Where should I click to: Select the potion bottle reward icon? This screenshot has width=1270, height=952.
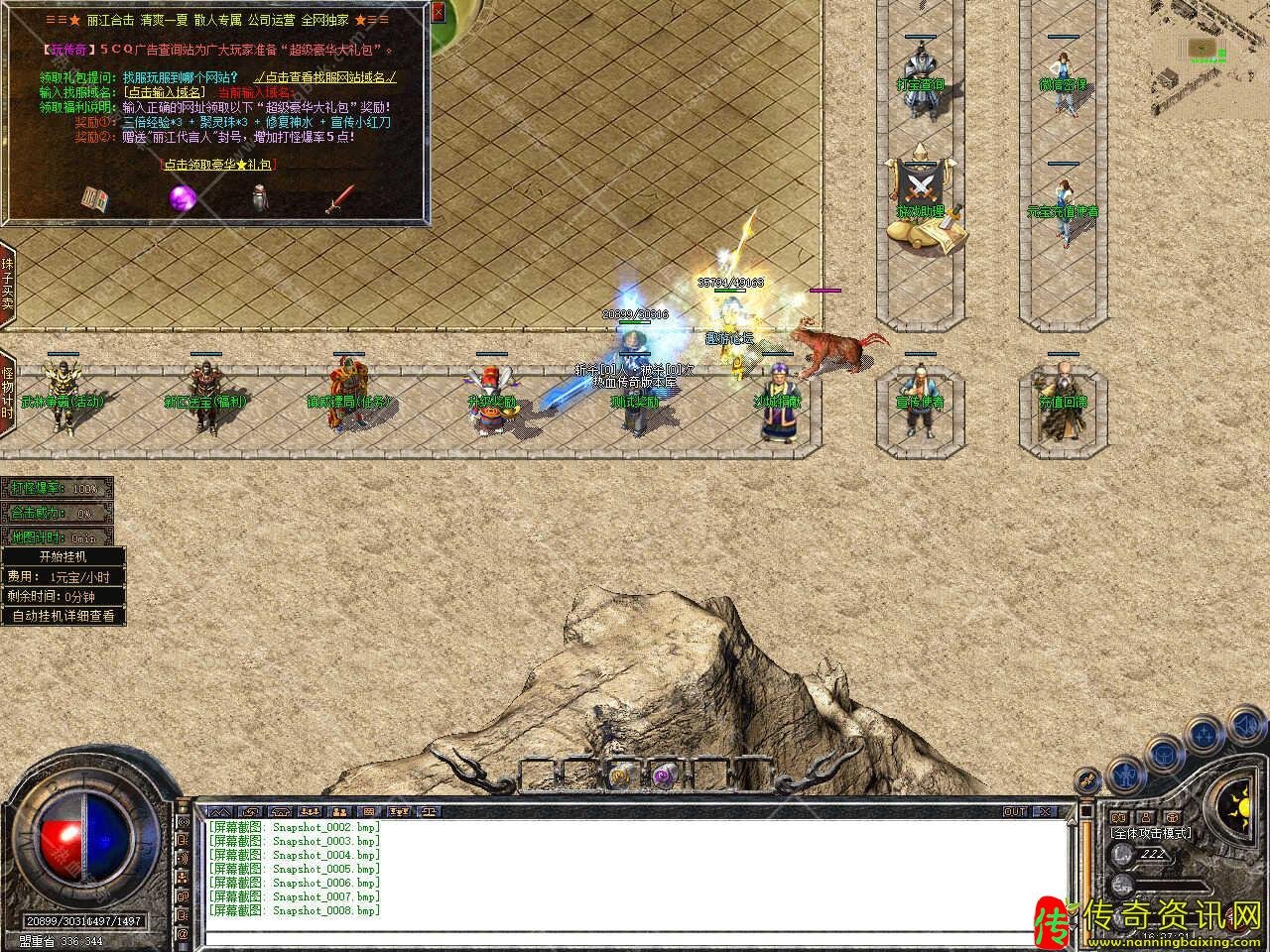click(x=260, y=198)
